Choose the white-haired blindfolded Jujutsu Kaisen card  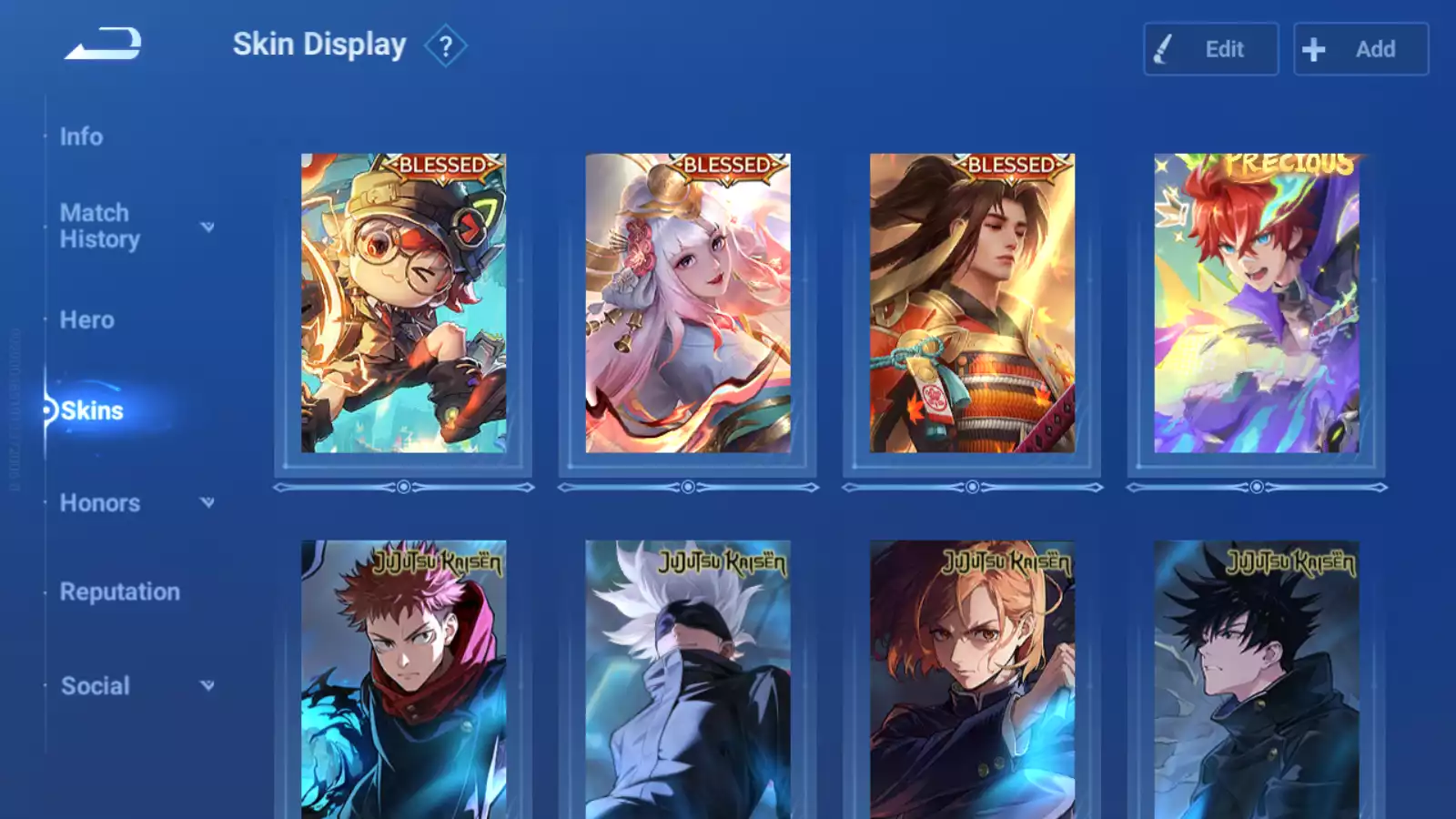687,680
